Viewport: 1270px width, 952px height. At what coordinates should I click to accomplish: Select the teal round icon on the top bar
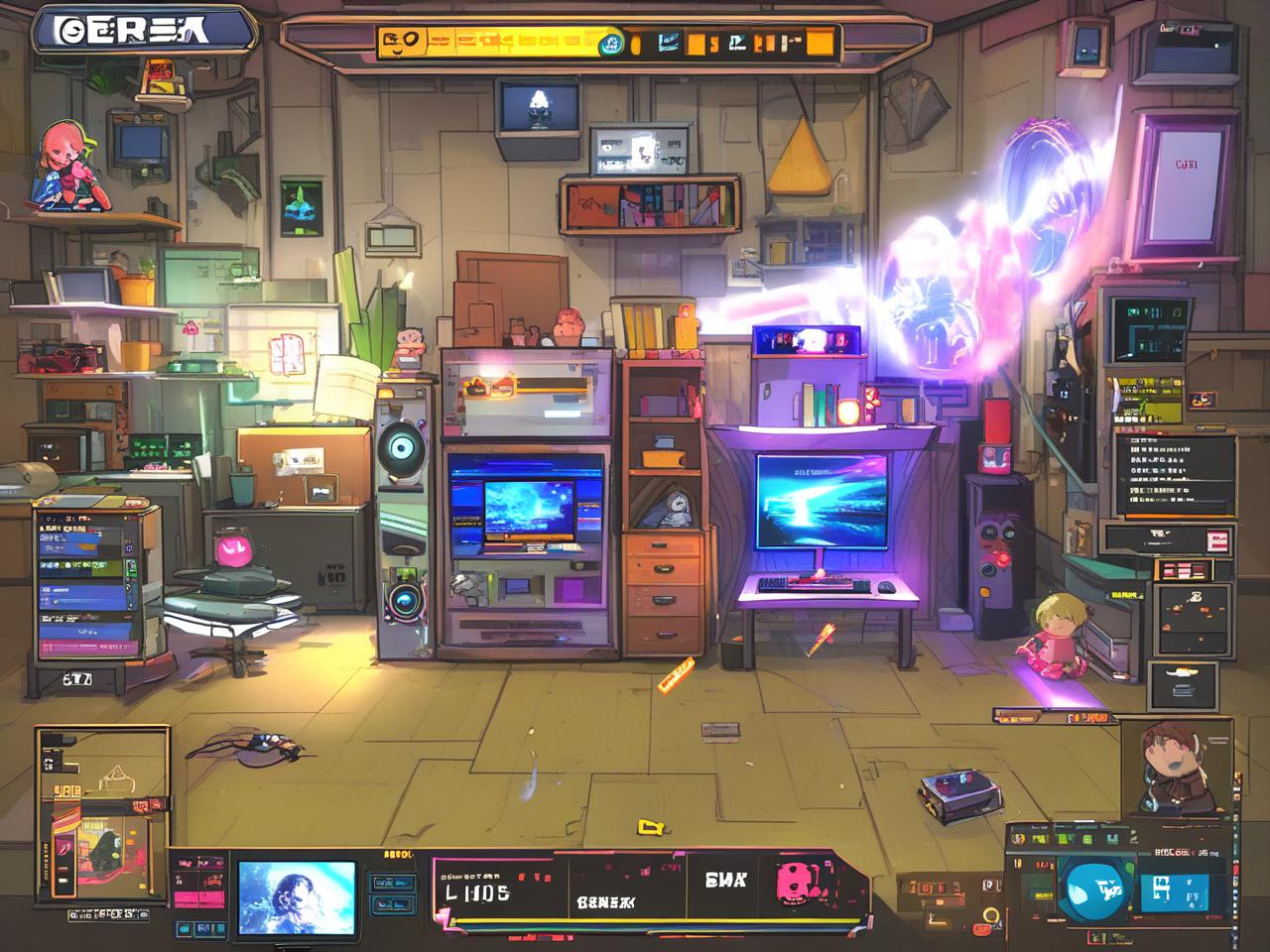click(x=611, y=43)
